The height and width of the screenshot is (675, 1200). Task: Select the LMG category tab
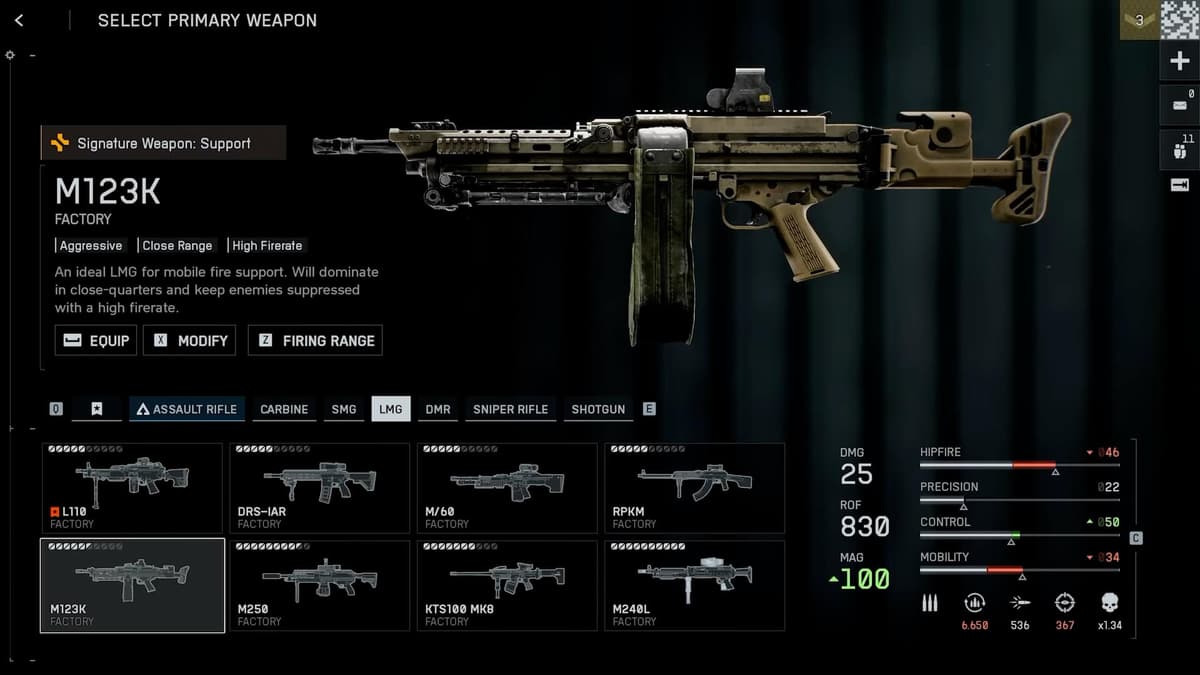390,409
